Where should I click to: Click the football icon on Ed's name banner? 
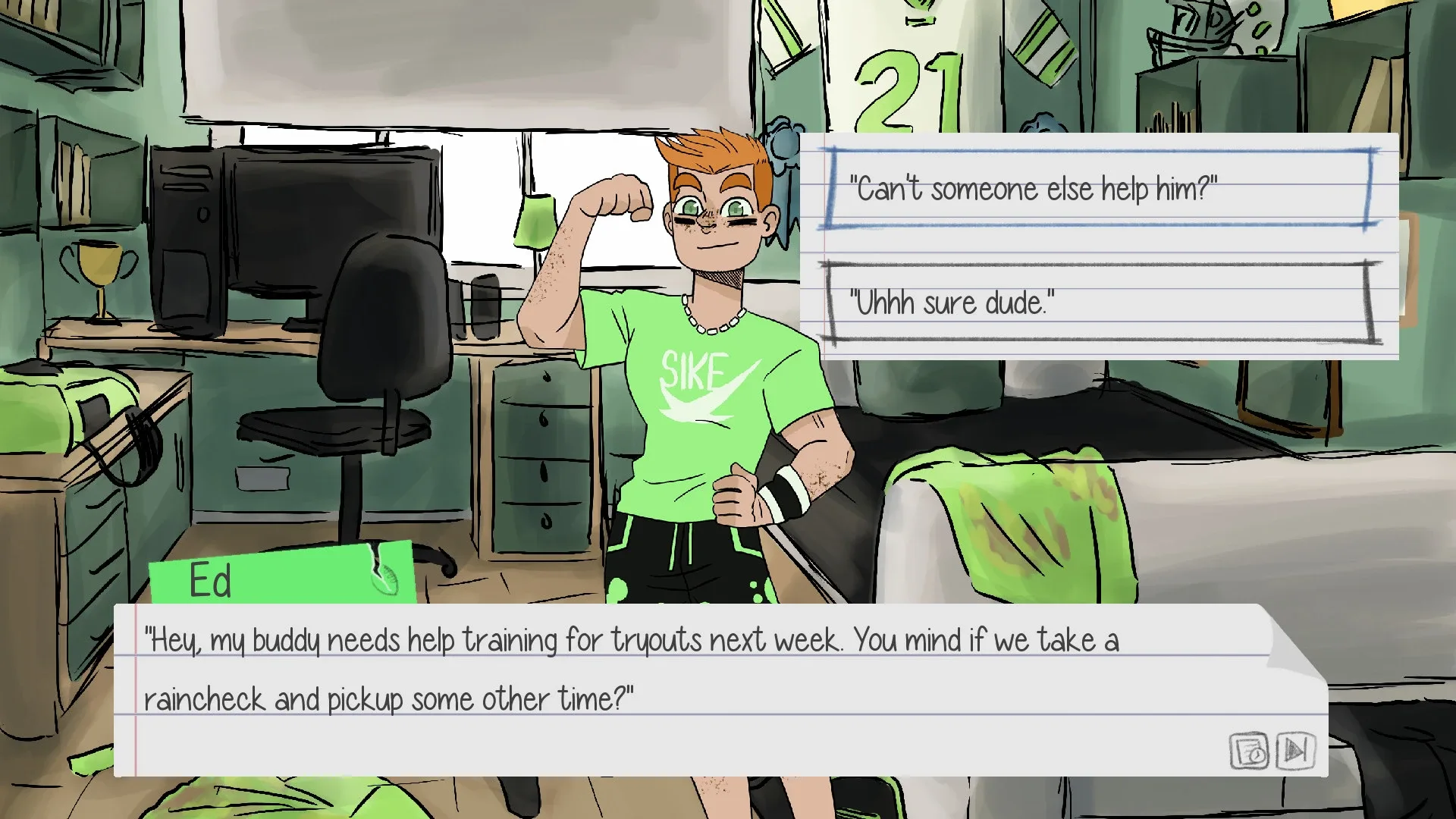point(388,579)
